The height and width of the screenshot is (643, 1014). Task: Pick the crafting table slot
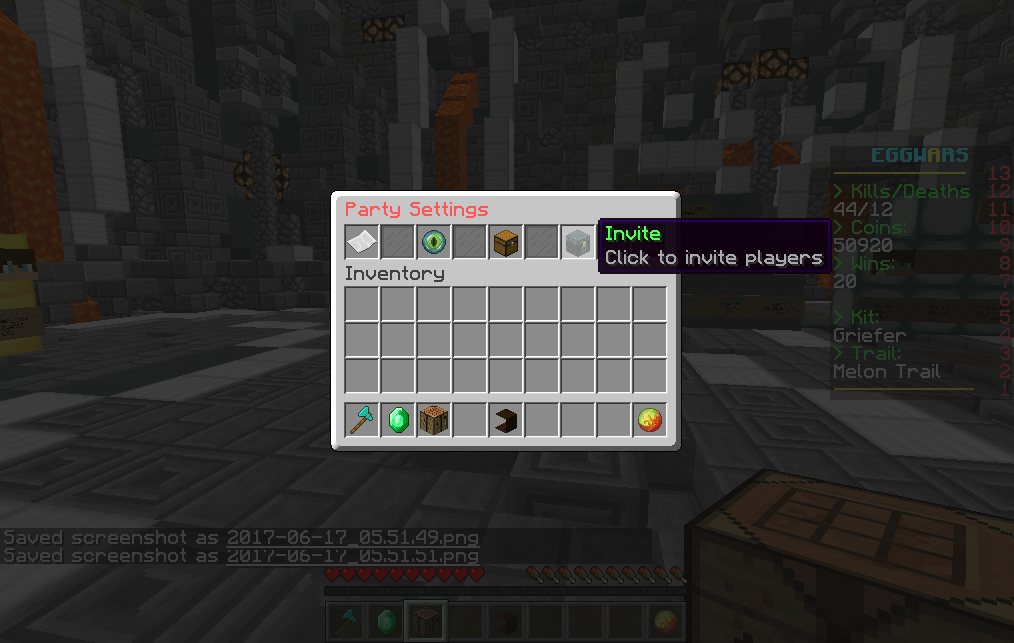(434, 420)
